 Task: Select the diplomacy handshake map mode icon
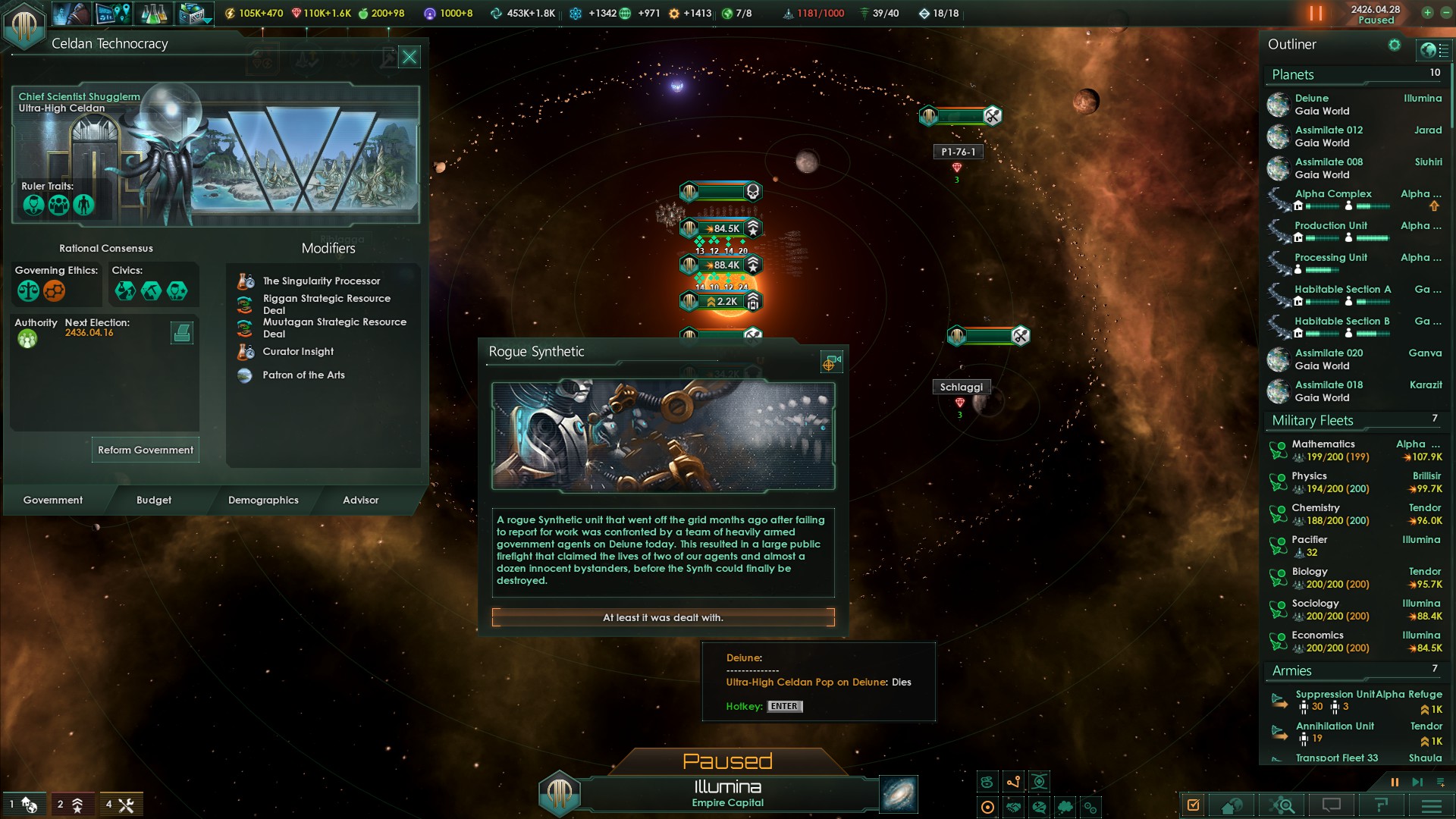coord(1012,808)
